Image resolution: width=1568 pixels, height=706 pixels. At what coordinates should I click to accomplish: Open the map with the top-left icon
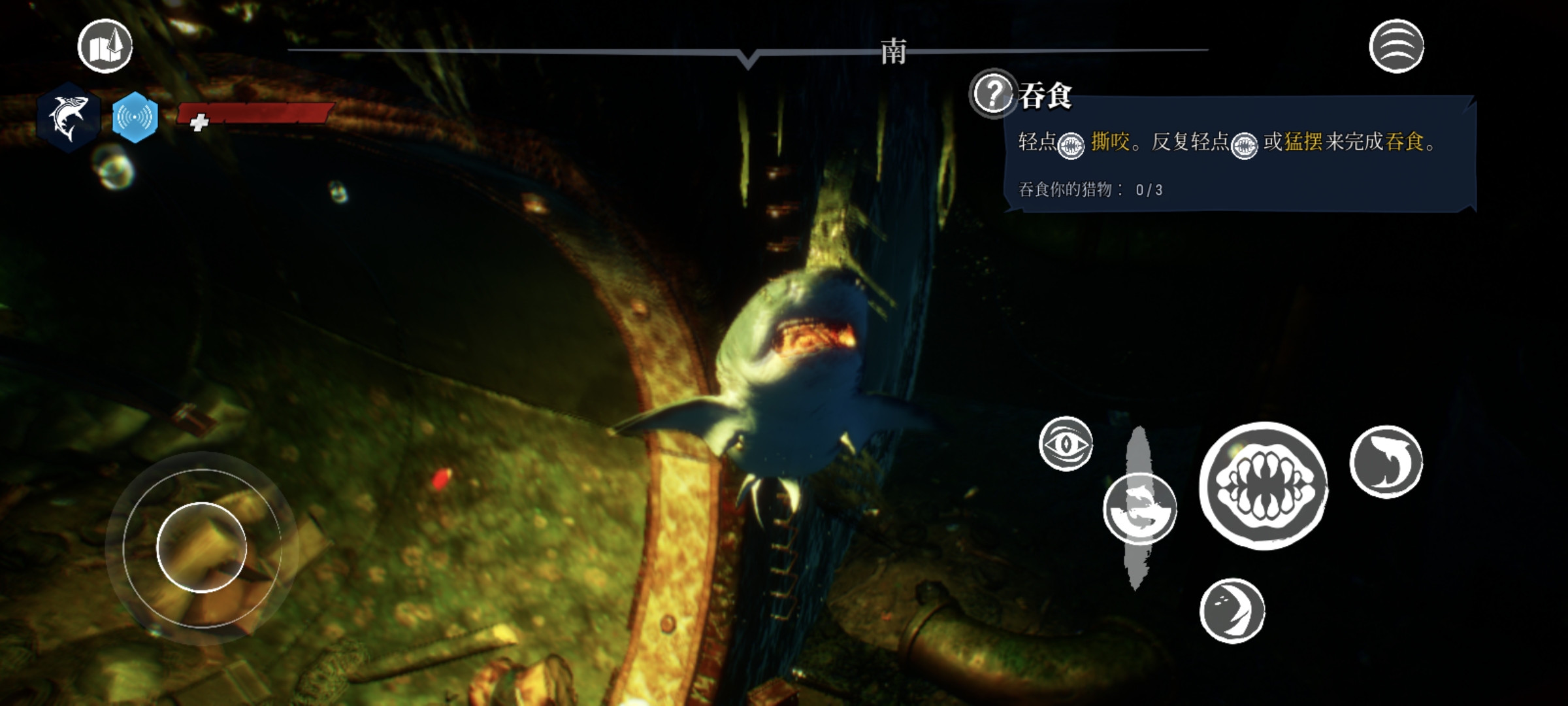105,46
